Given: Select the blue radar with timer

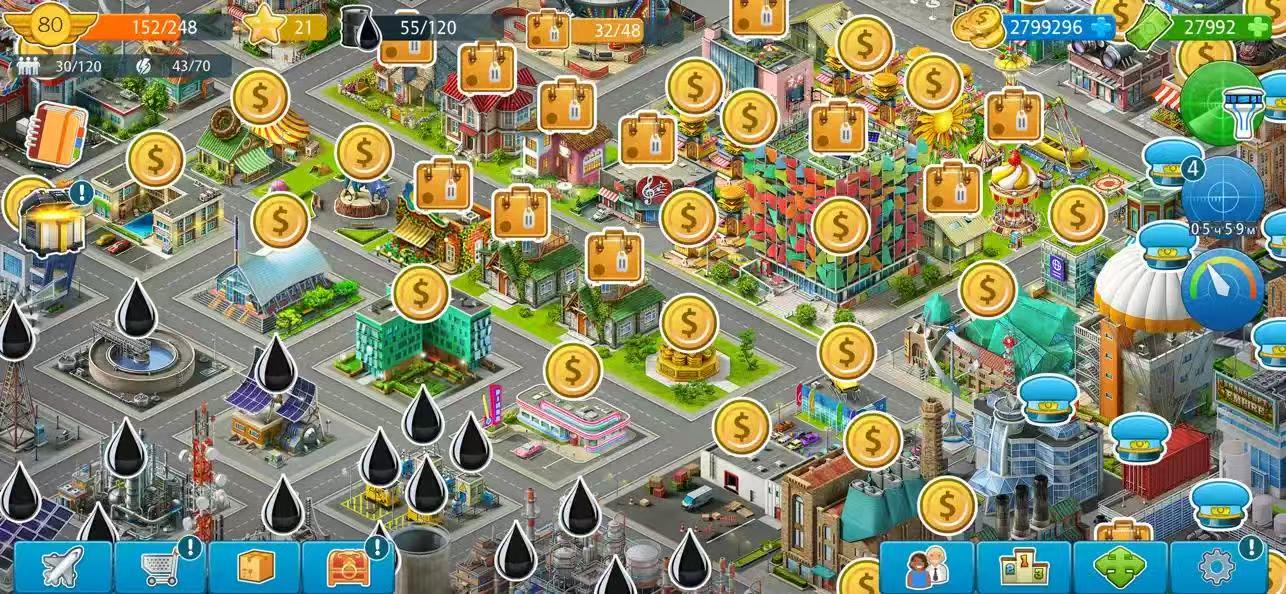Looking at the screenshot, I should pyautogui.click(x=1222, y=192).
